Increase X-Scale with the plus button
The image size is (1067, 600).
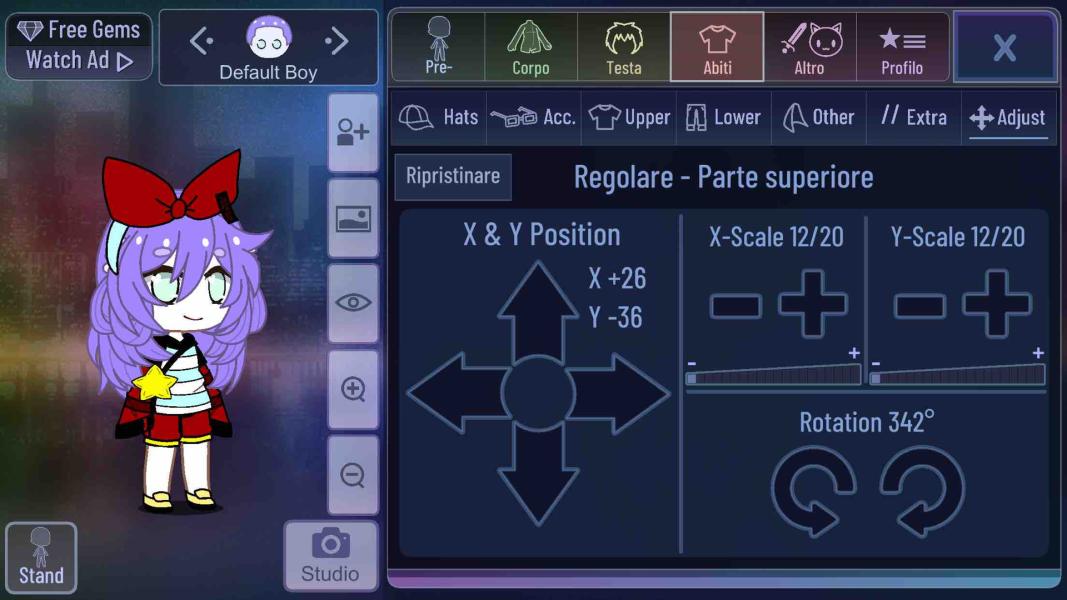pyautogui.click(x=812, y=303)
